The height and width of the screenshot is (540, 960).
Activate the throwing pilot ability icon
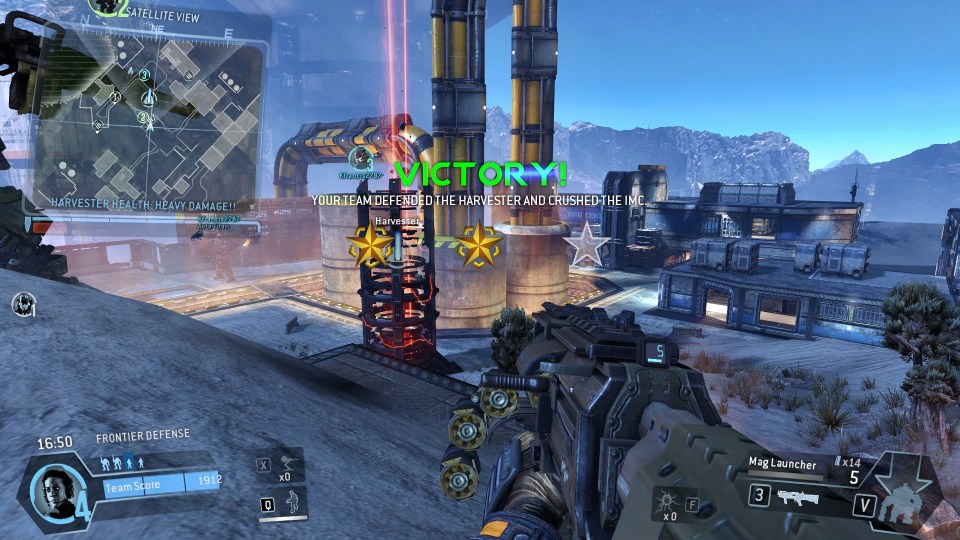pyautogui.click(x=289, y=463)
